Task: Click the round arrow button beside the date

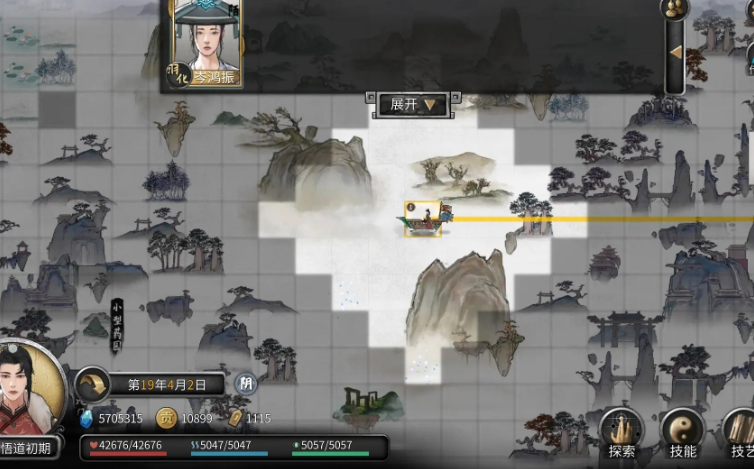Action: click(94, 383)
